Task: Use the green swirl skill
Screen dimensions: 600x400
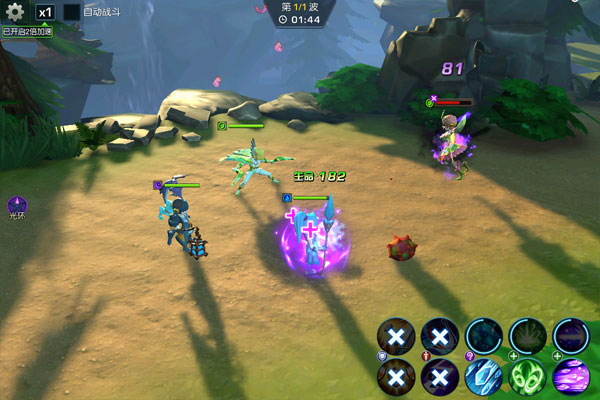Action: [527, 378]
